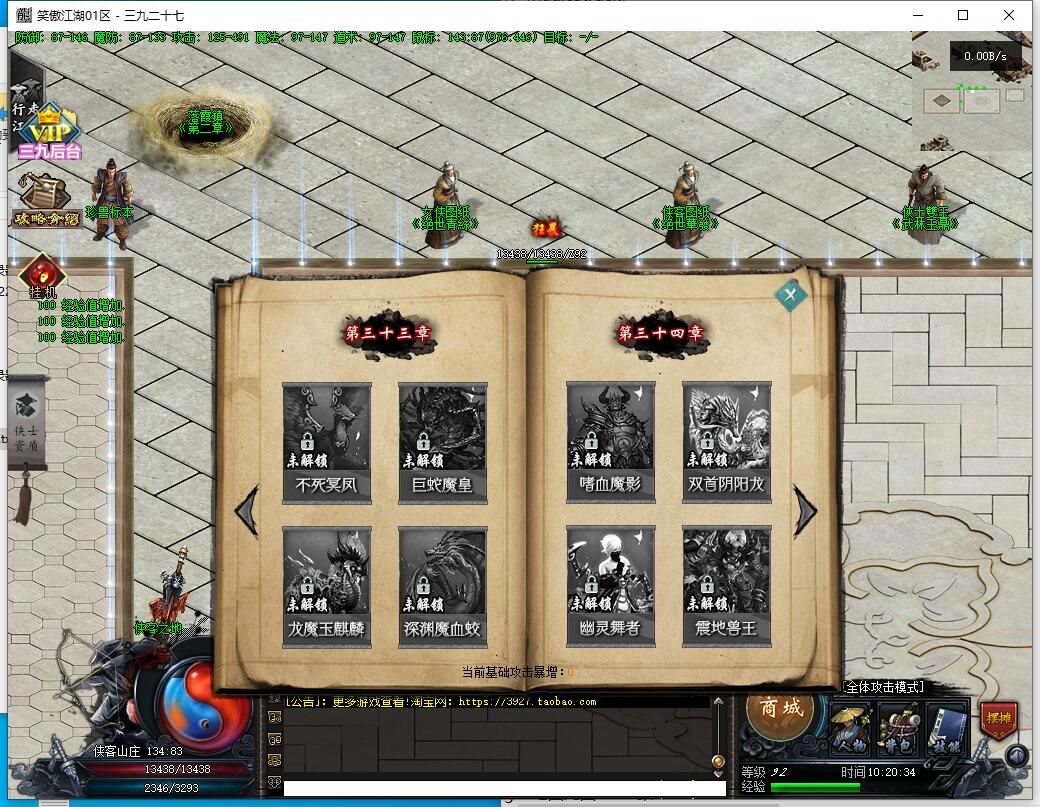Choose the 龙魔玉麒麟 card
This screenshot has height=807, width=1040.
coord(327,585)
